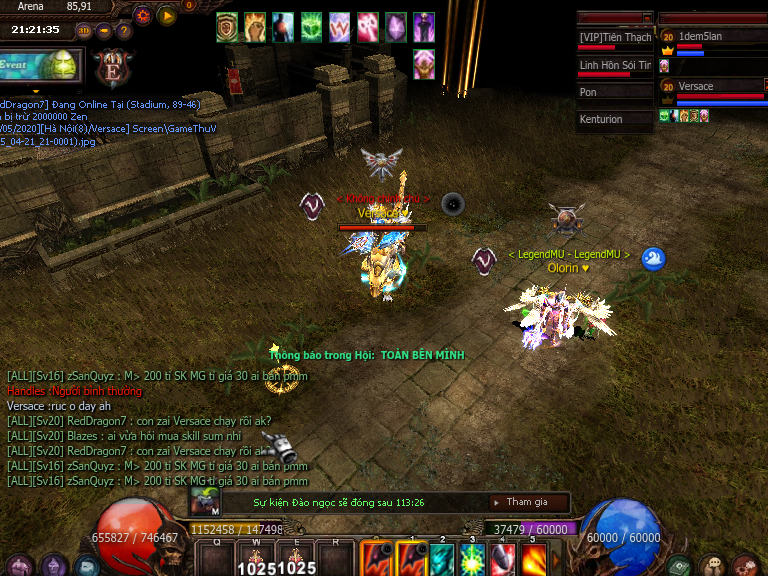Toggle the 3D camera button
This screenshot has width=768, height=576.
pos(84,30)
